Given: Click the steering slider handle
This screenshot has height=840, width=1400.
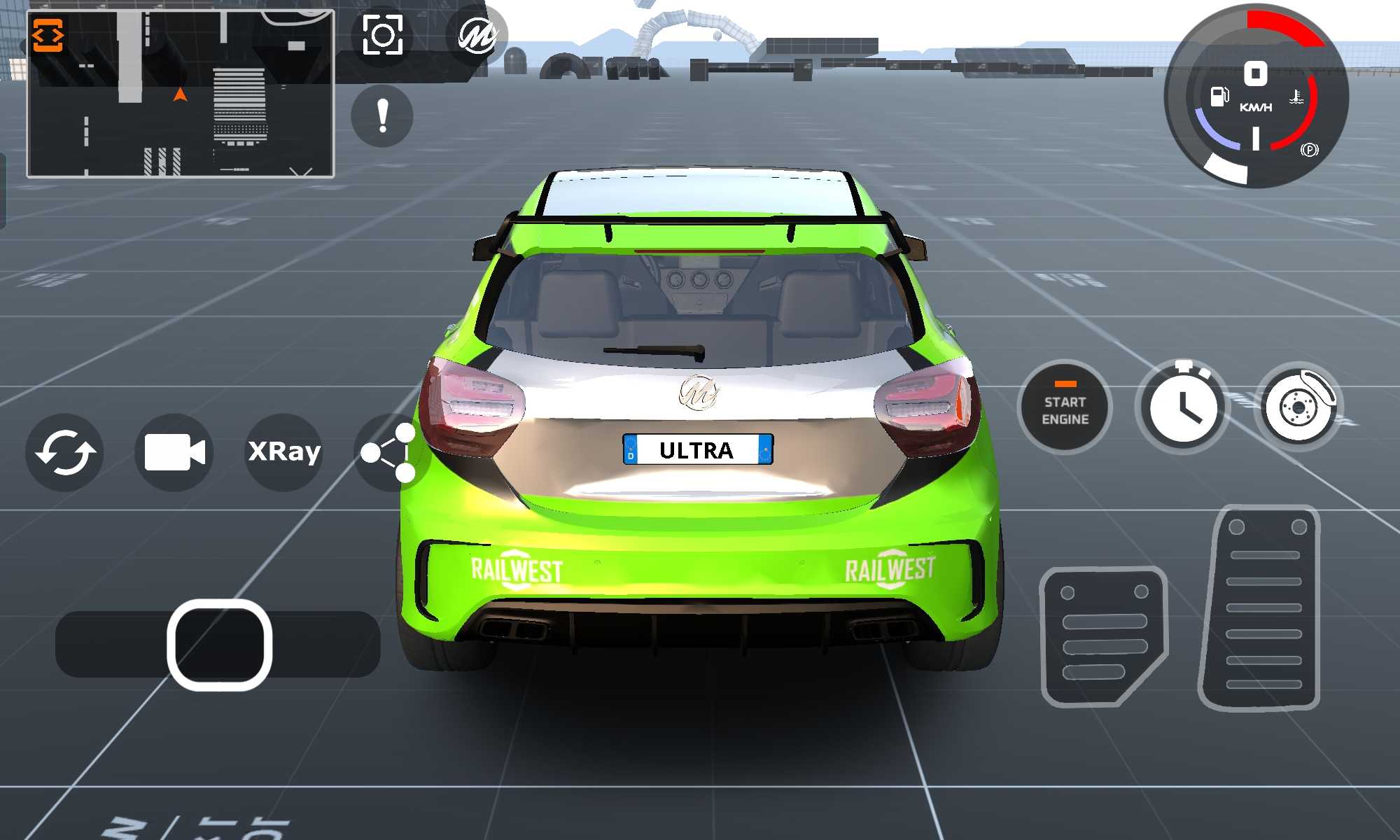Looking at the screenshot, I should (220, 645).
